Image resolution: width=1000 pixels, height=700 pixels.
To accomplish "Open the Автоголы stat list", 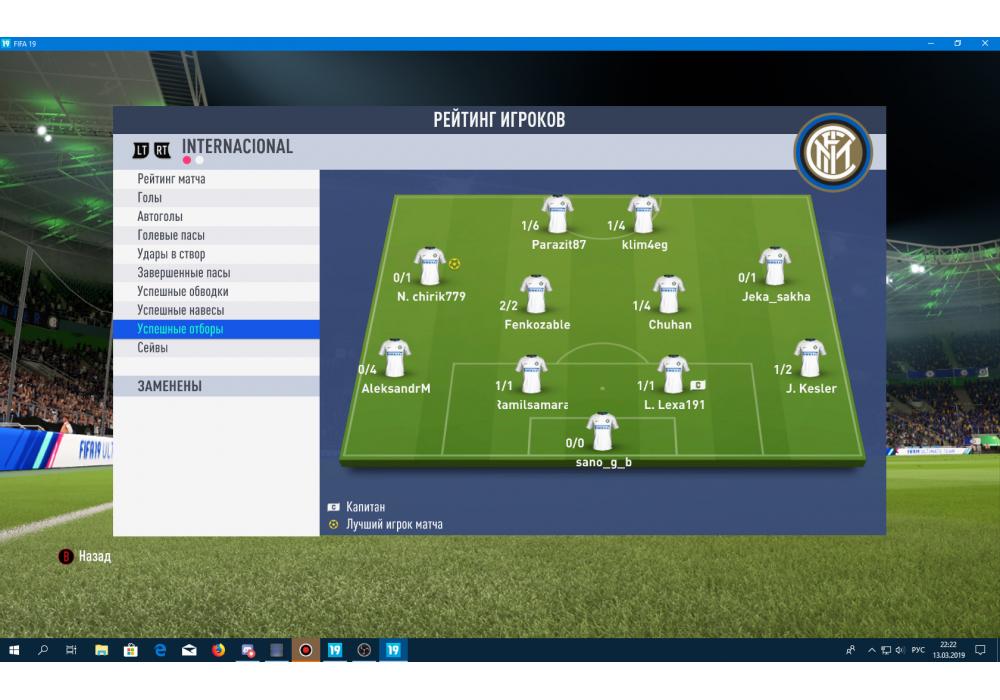I will click(160, 217).
